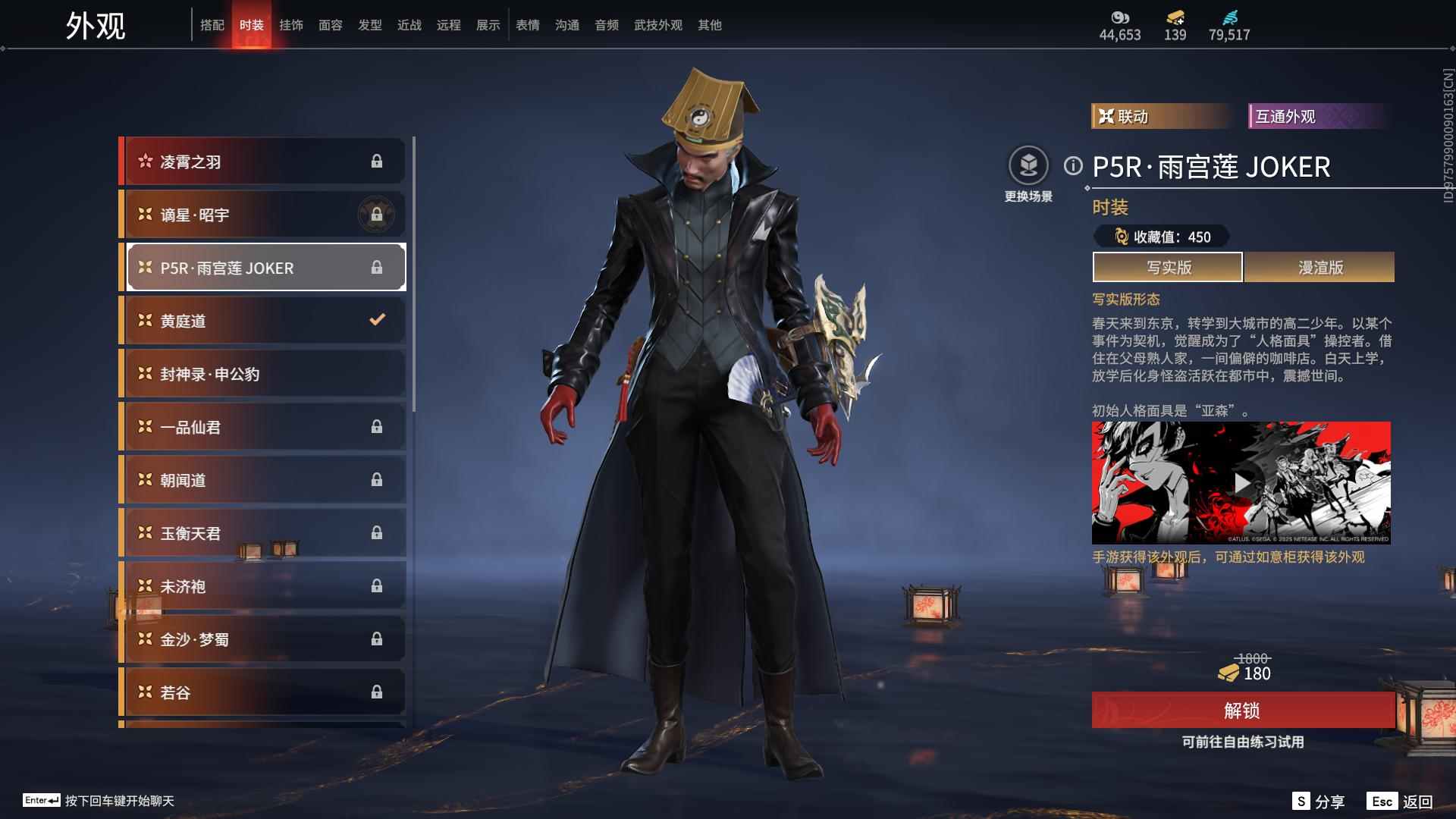Image resolution: width=1456 pixels, height=819 pixels.
Task: Show outfit info via the circled i icon
Action: pos(1072,166)
